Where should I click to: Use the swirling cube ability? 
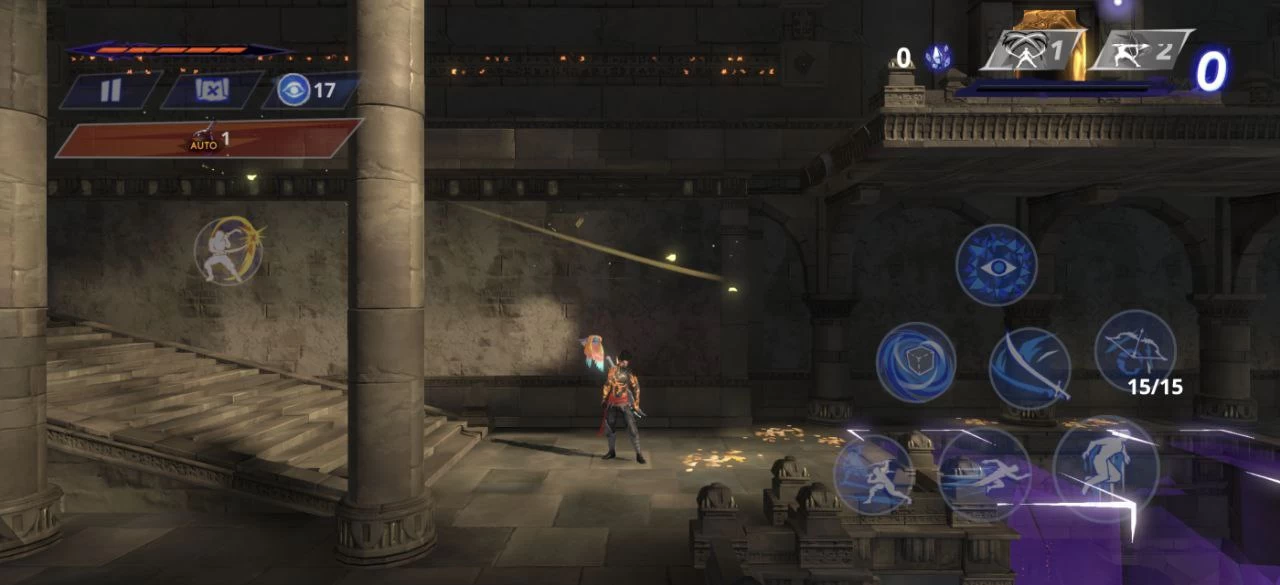coord(916,362)
